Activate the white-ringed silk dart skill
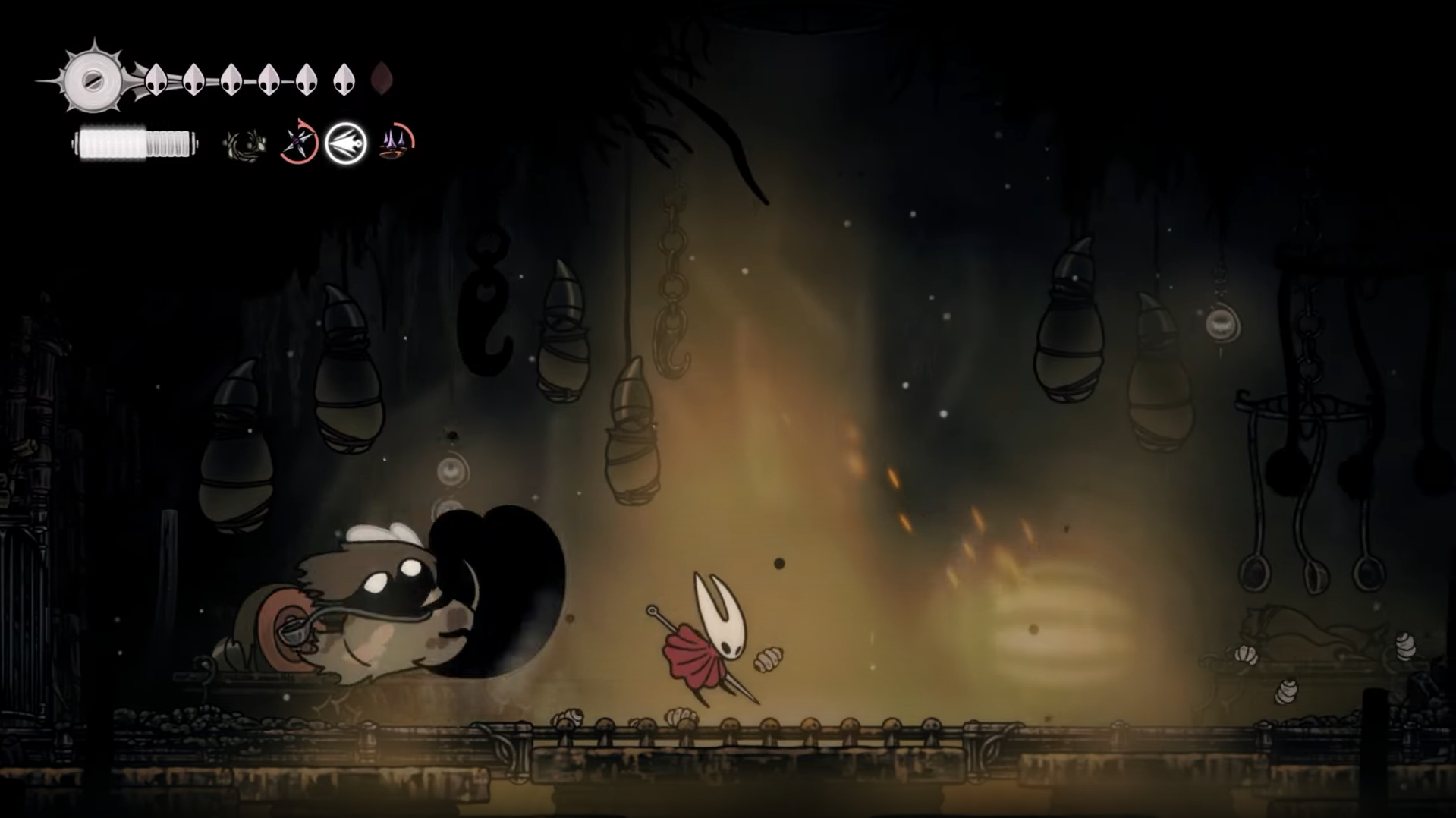 click(x=346, y=143)
